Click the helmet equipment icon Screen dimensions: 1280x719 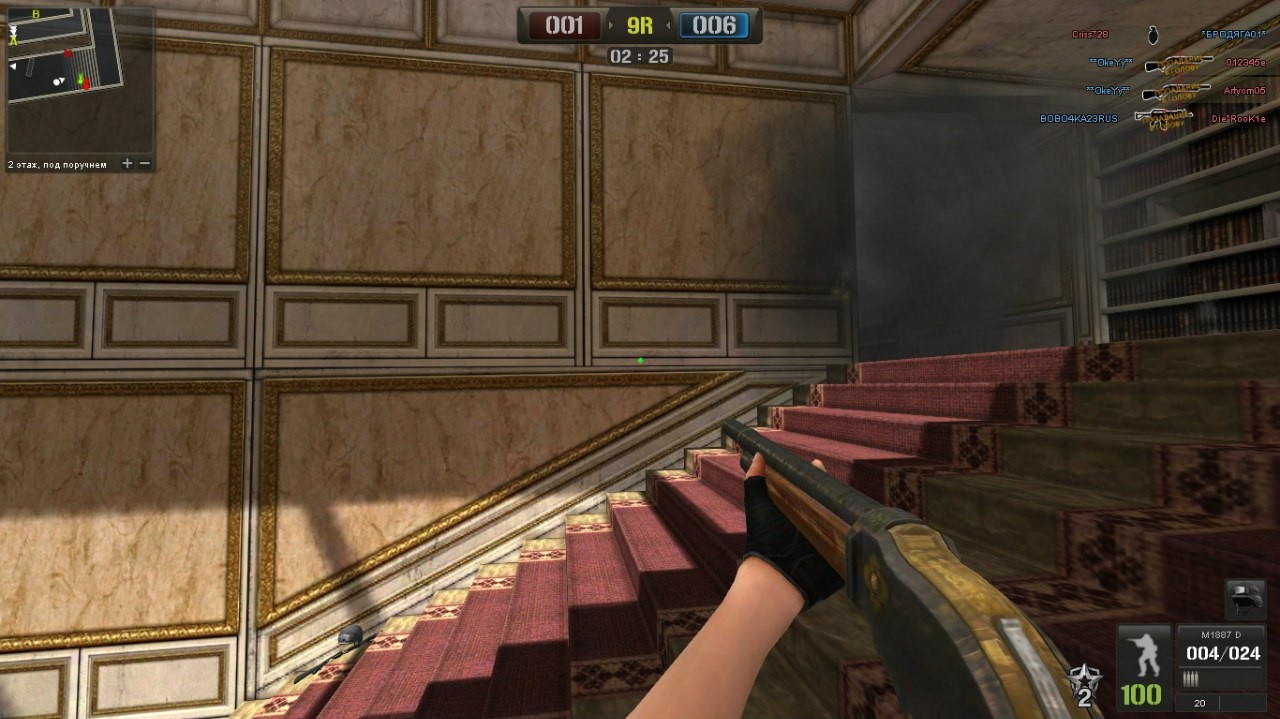pyautogui.click(x=1244, y=600)
